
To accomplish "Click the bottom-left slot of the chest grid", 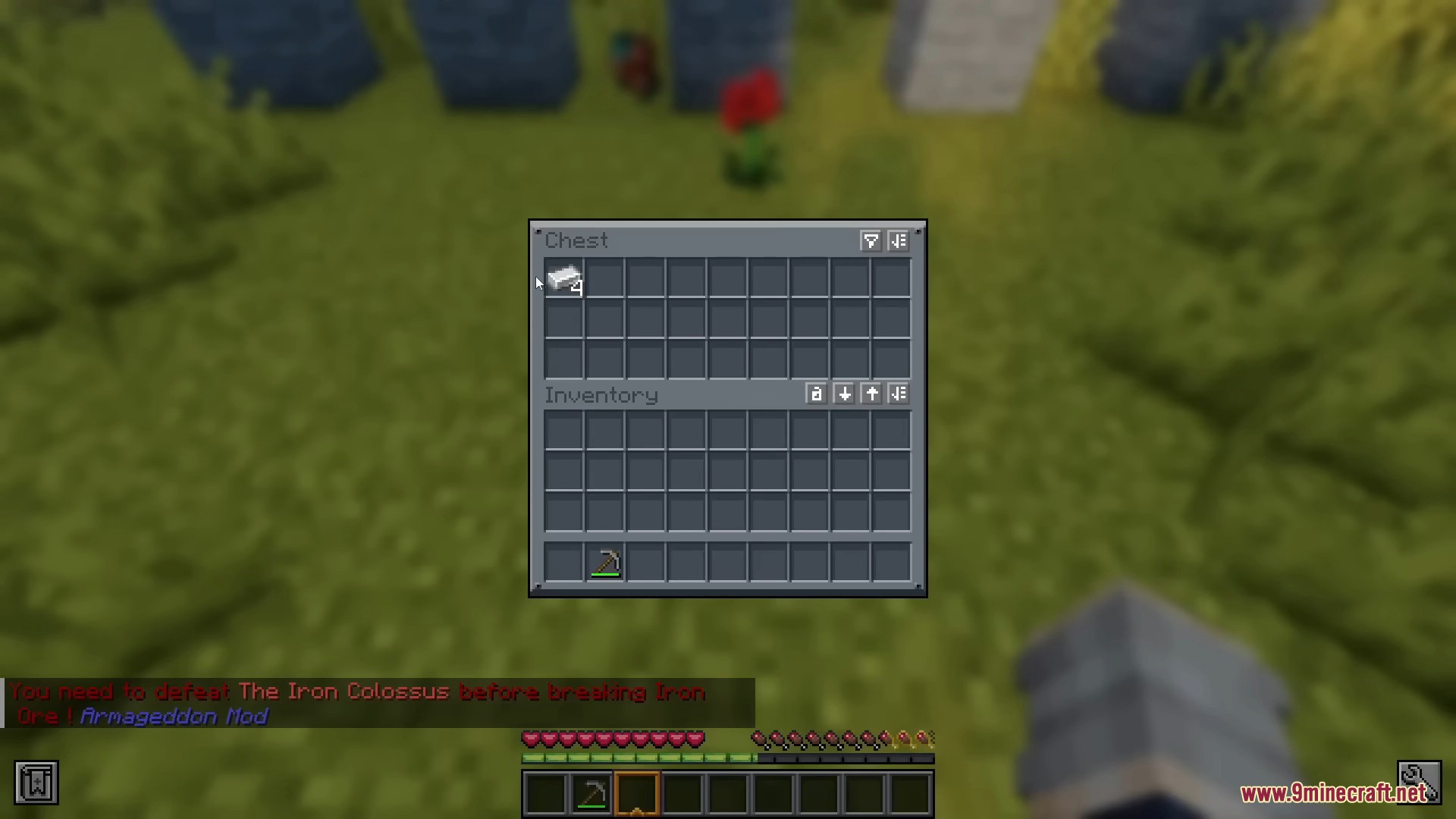I will point(564,362).
